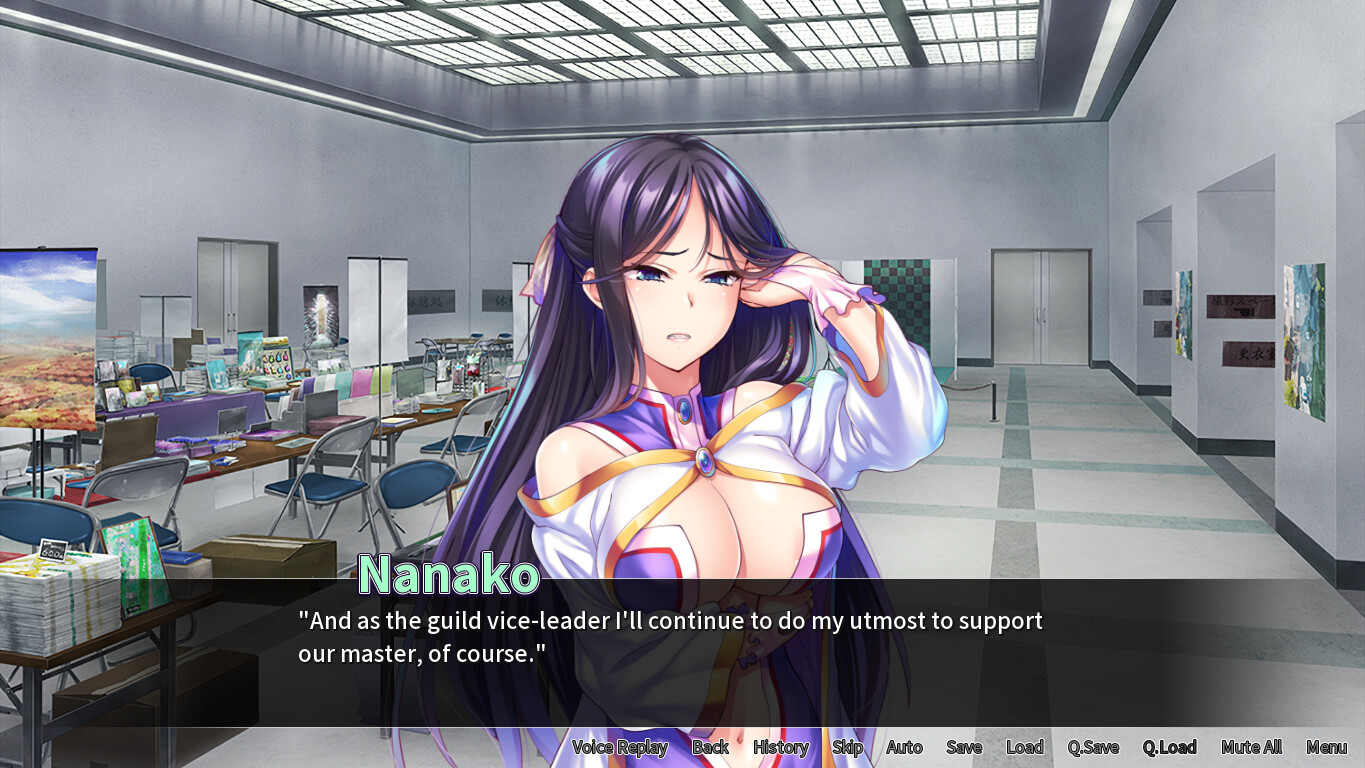The image size is (1365, 768).
Task: Open the Load screen
Action: tap(1024, 747)
